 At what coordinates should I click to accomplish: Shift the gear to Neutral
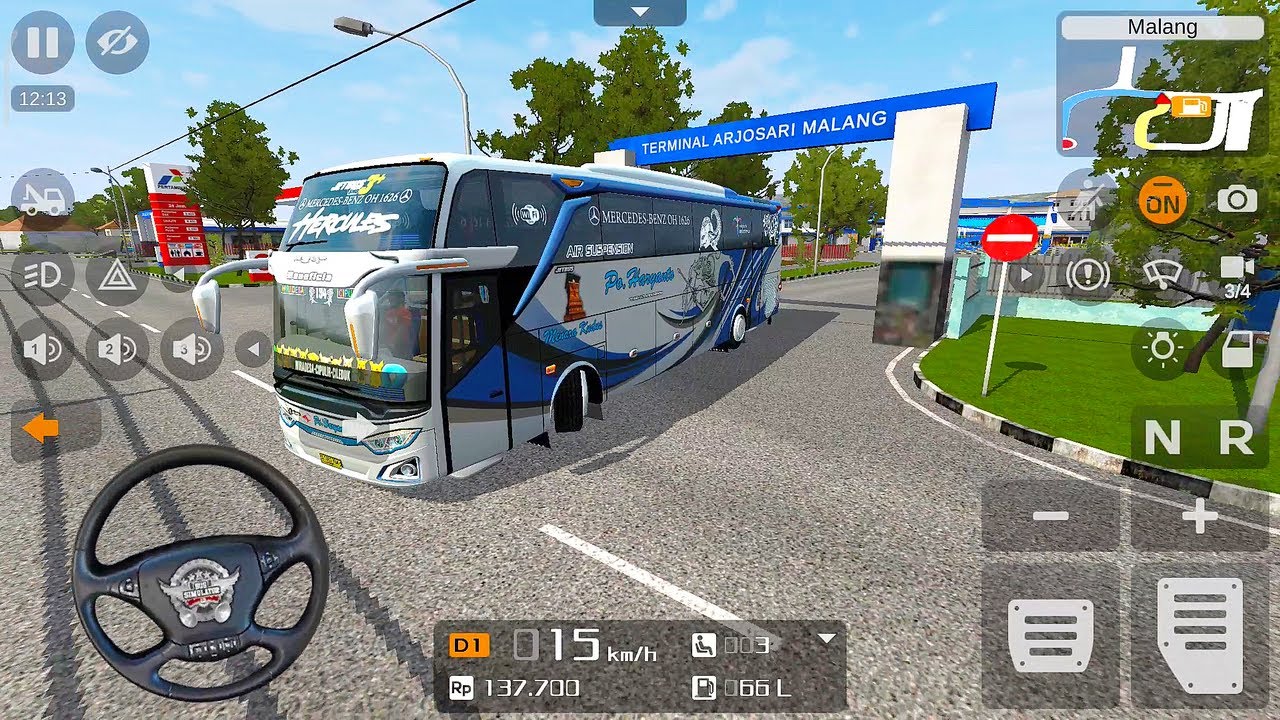pos(1162,438)
